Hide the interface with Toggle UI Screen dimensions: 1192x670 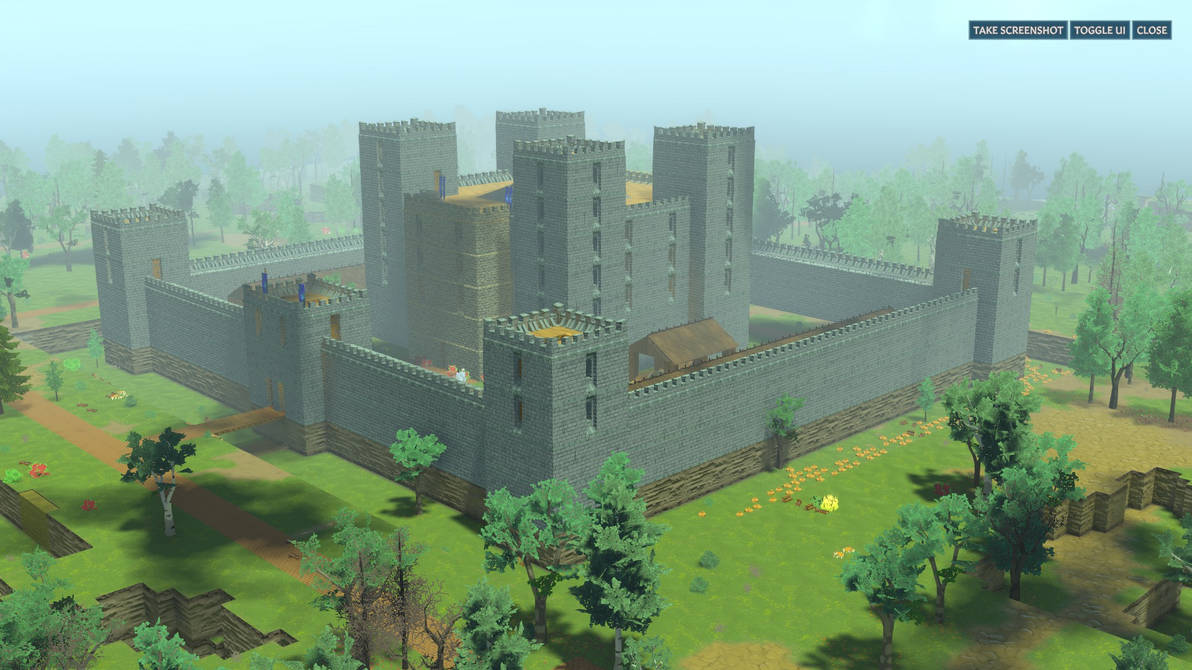(1099, 30)
